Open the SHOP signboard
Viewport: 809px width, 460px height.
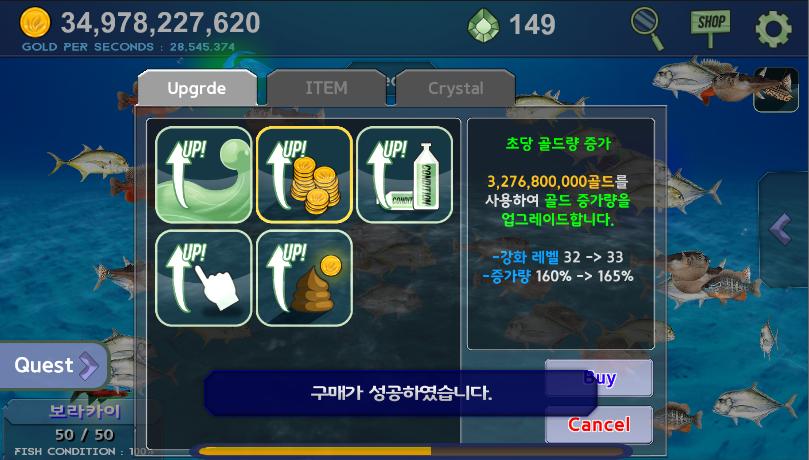(x=710, y=27)
